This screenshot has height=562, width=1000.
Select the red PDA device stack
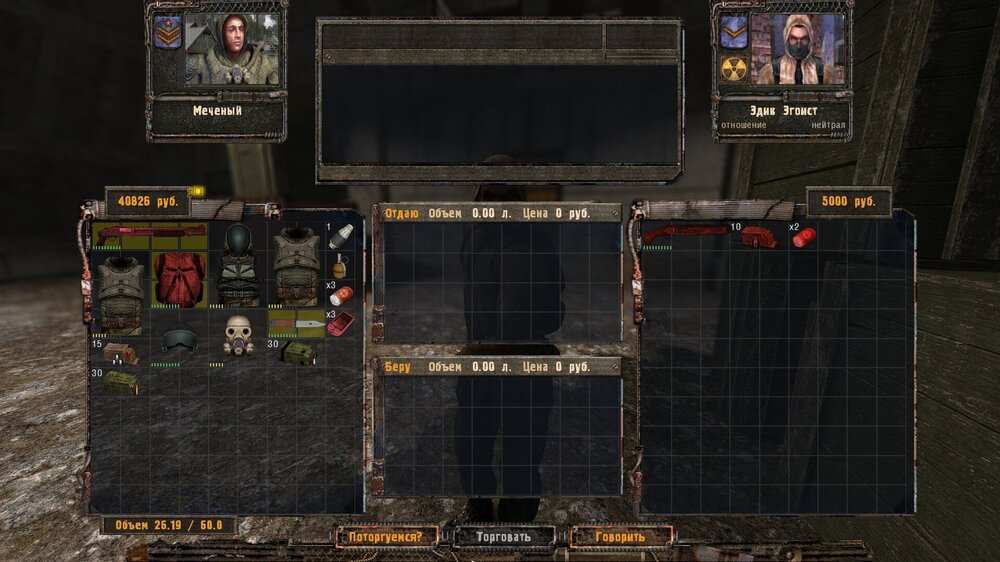pos(340,323)
